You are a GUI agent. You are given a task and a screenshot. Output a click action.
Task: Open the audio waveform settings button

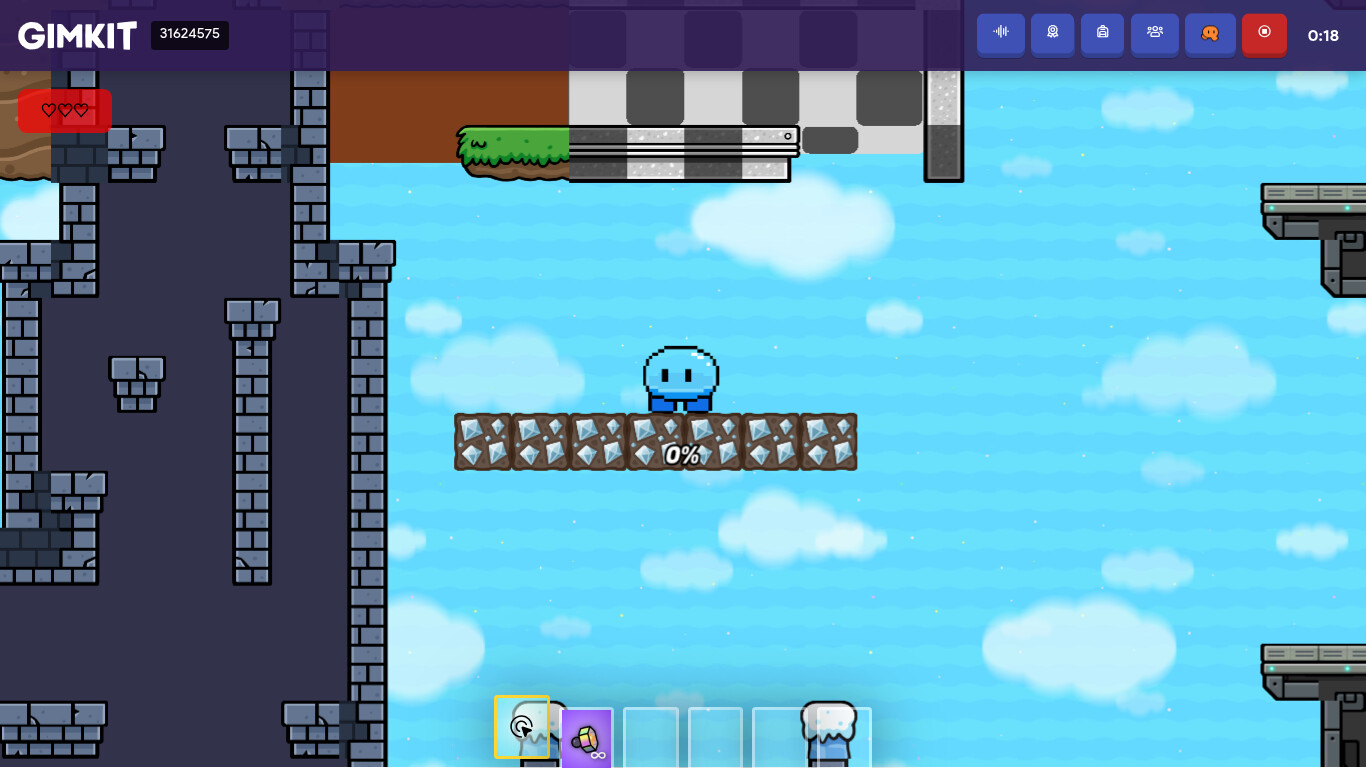[1001, 33]
